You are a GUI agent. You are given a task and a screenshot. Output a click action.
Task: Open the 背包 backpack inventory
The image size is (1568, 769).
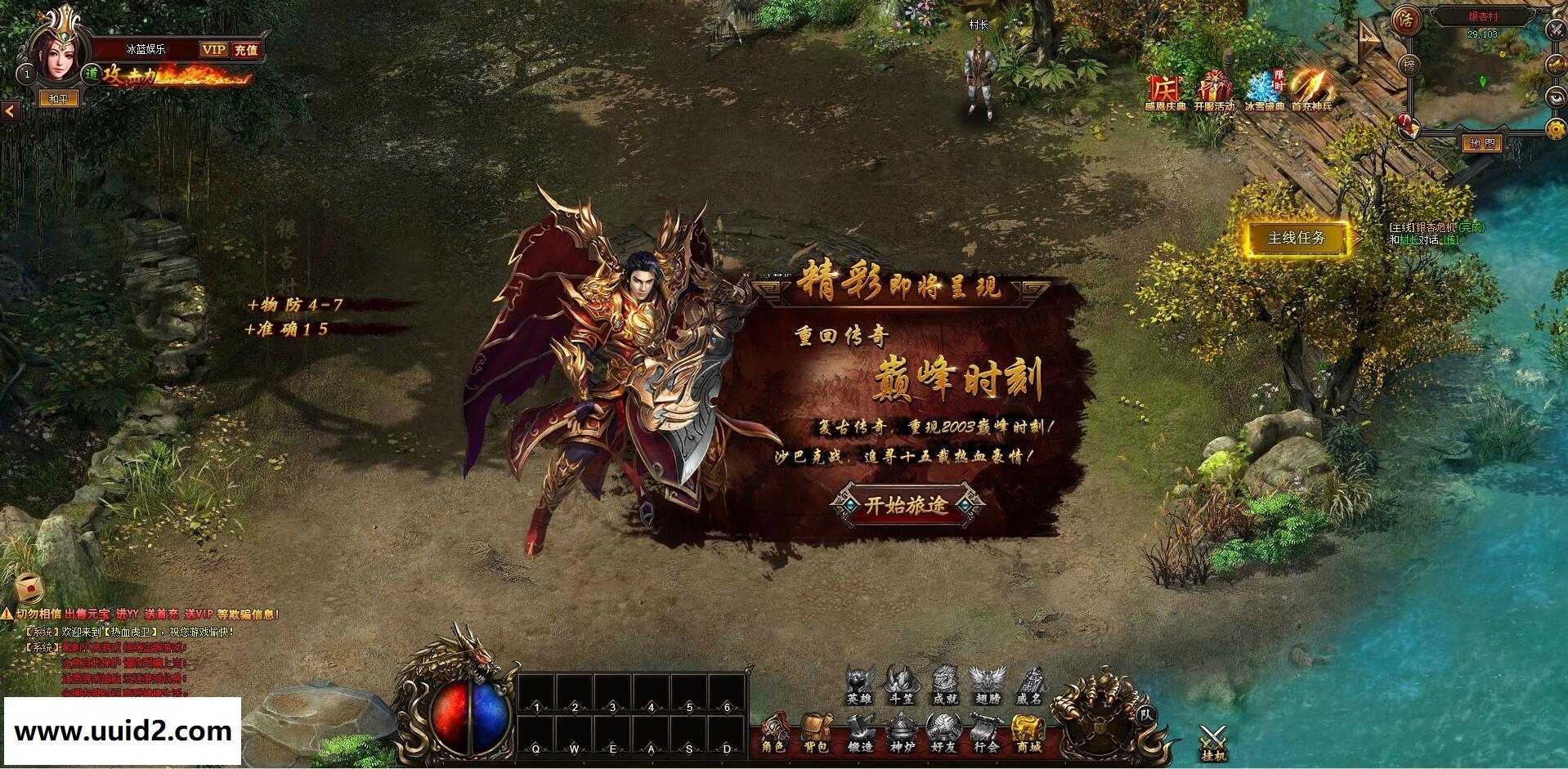click(x=815, y=731)
